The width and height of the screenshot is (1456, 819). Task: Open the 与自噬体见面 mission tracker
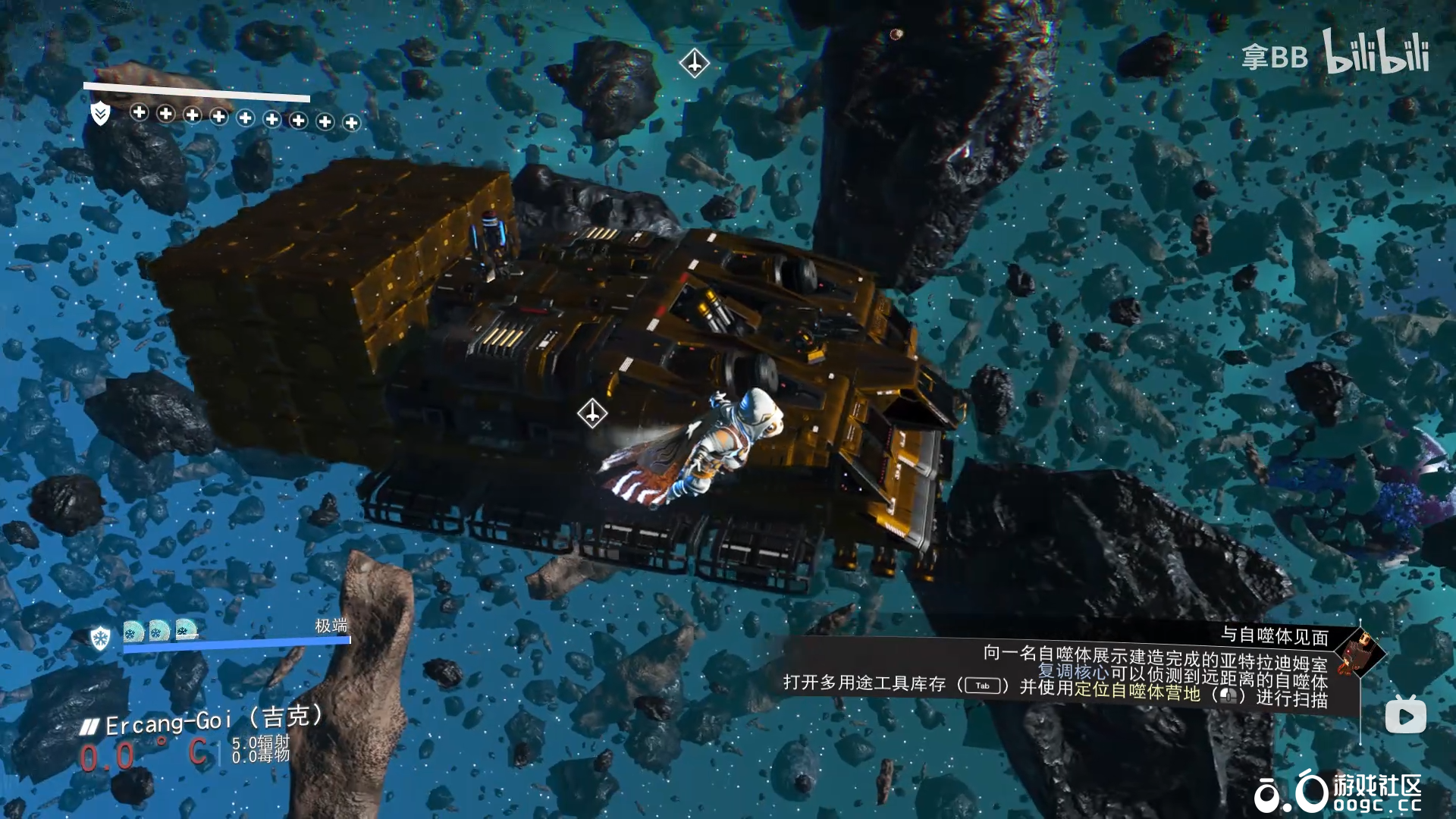point(1274,635)
